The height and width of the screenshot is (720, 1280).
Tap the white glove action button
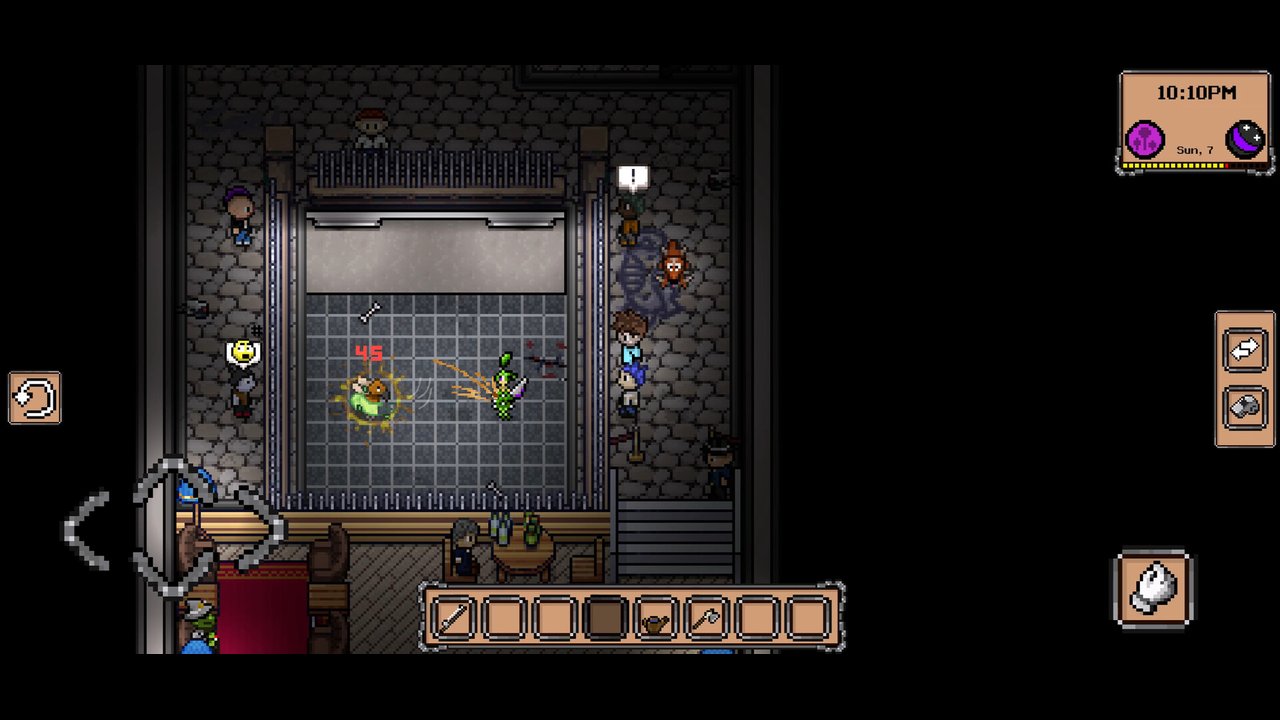(x=1153, y=589)
